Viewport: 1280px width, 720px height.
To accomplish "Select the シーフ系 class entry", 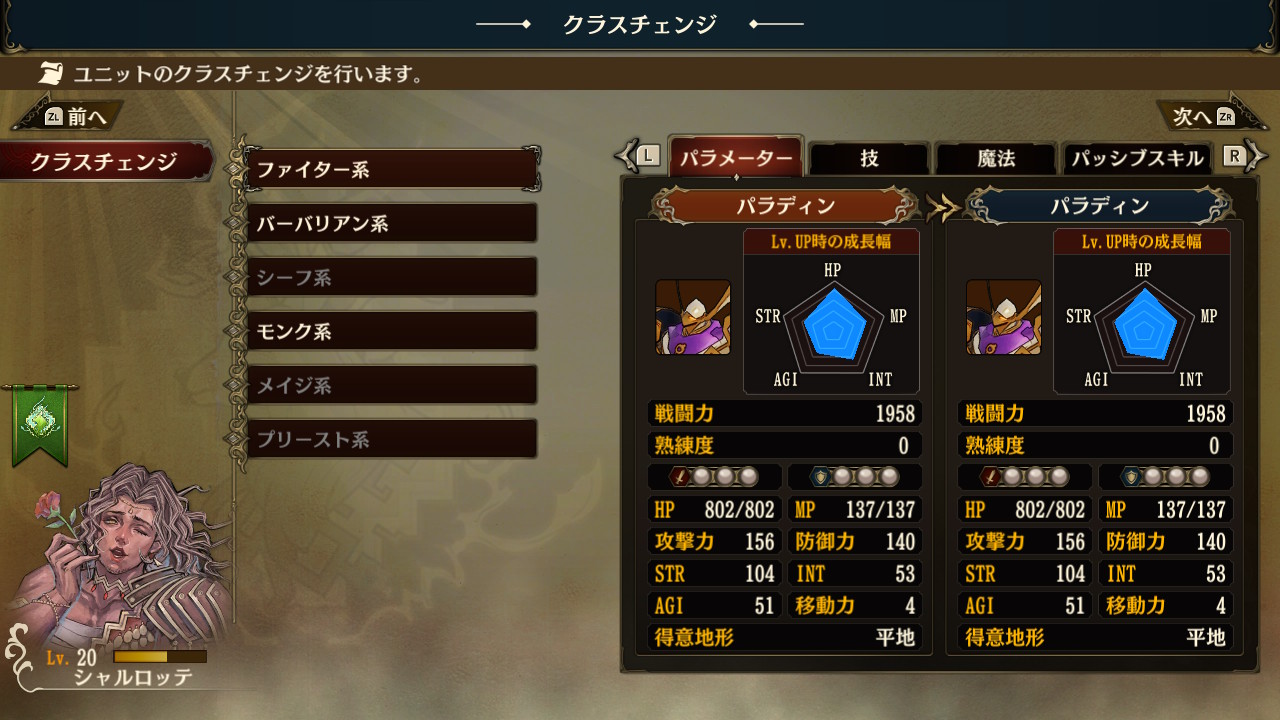I will (x=391, y=277).
